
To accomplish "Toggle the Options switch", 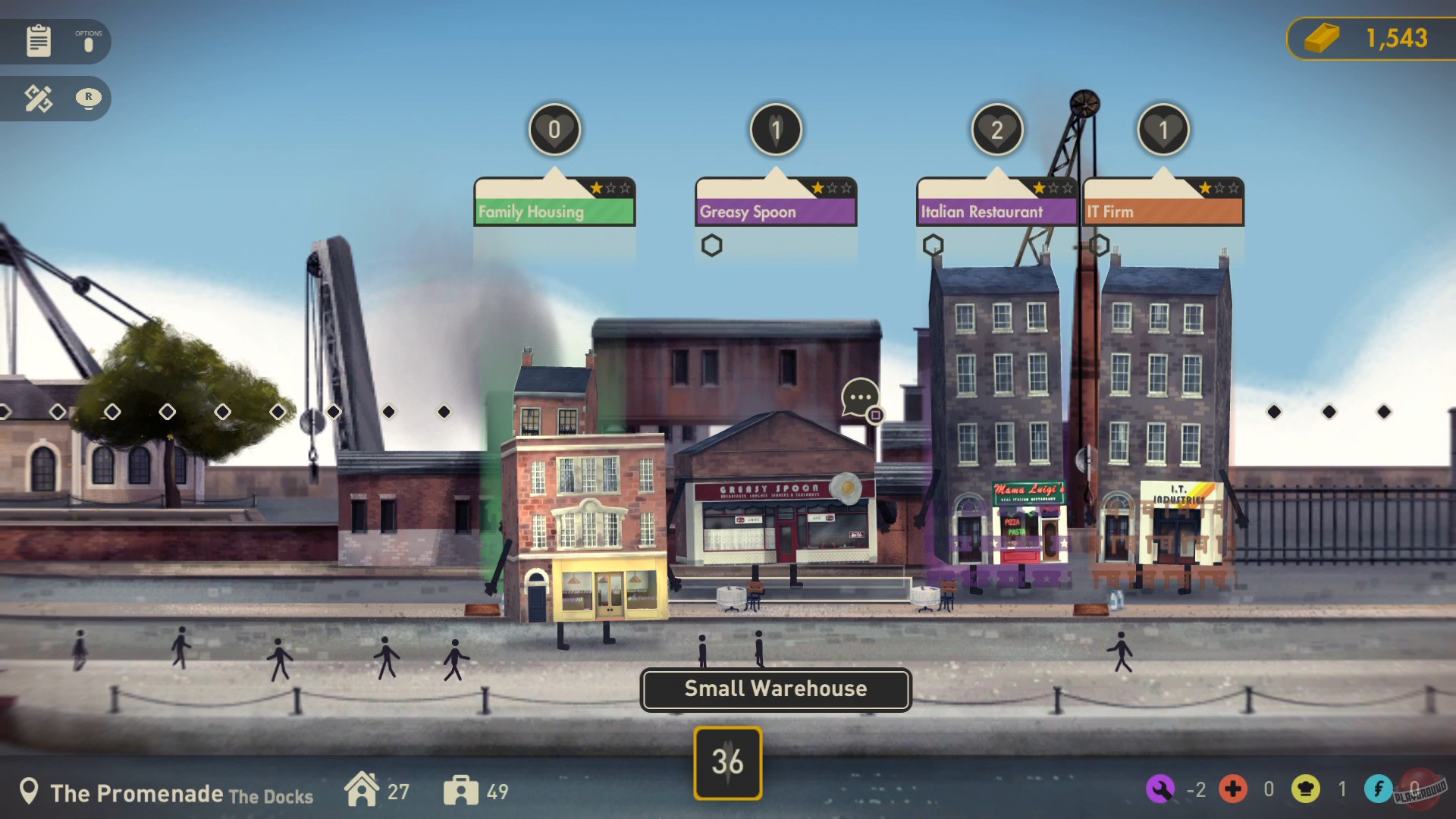I will point(89,43).
